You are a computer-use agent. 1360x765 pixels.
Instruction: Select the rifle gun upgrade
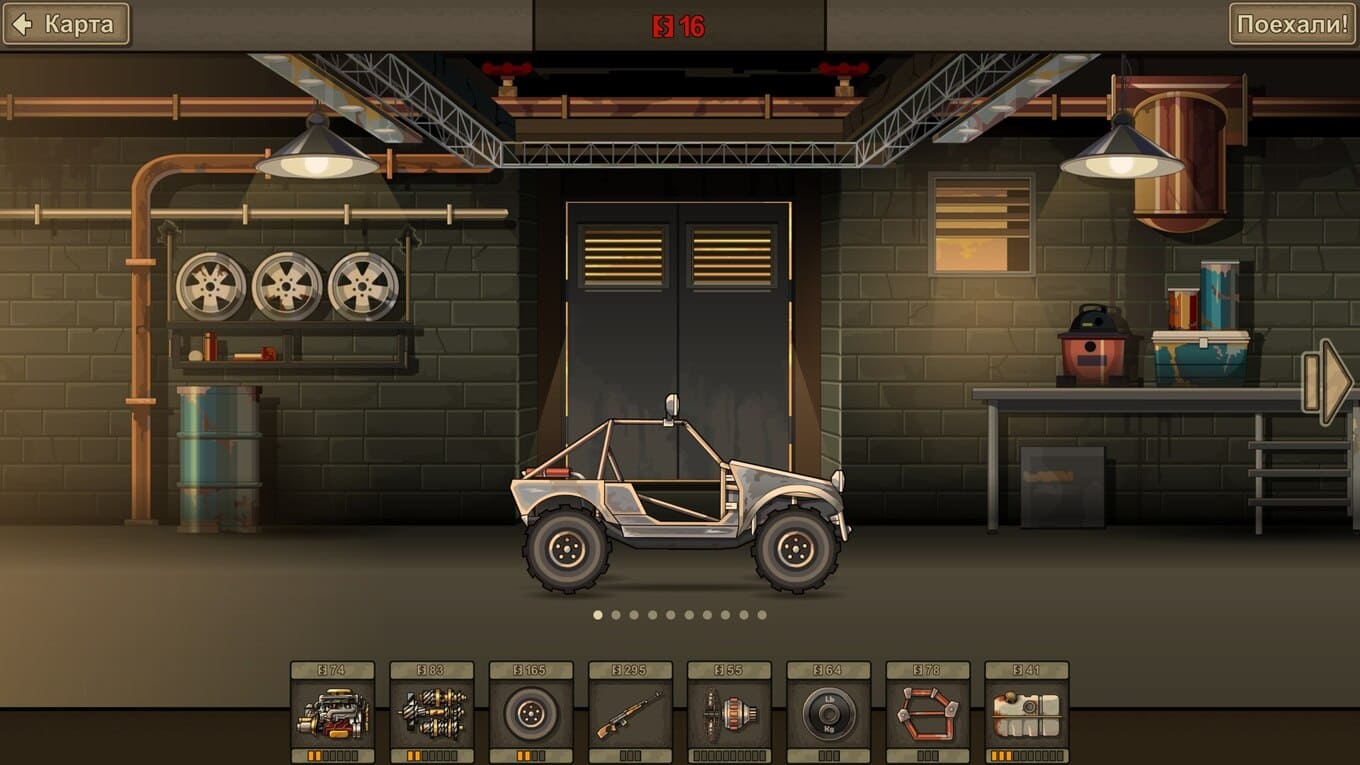tap(629, 713)
